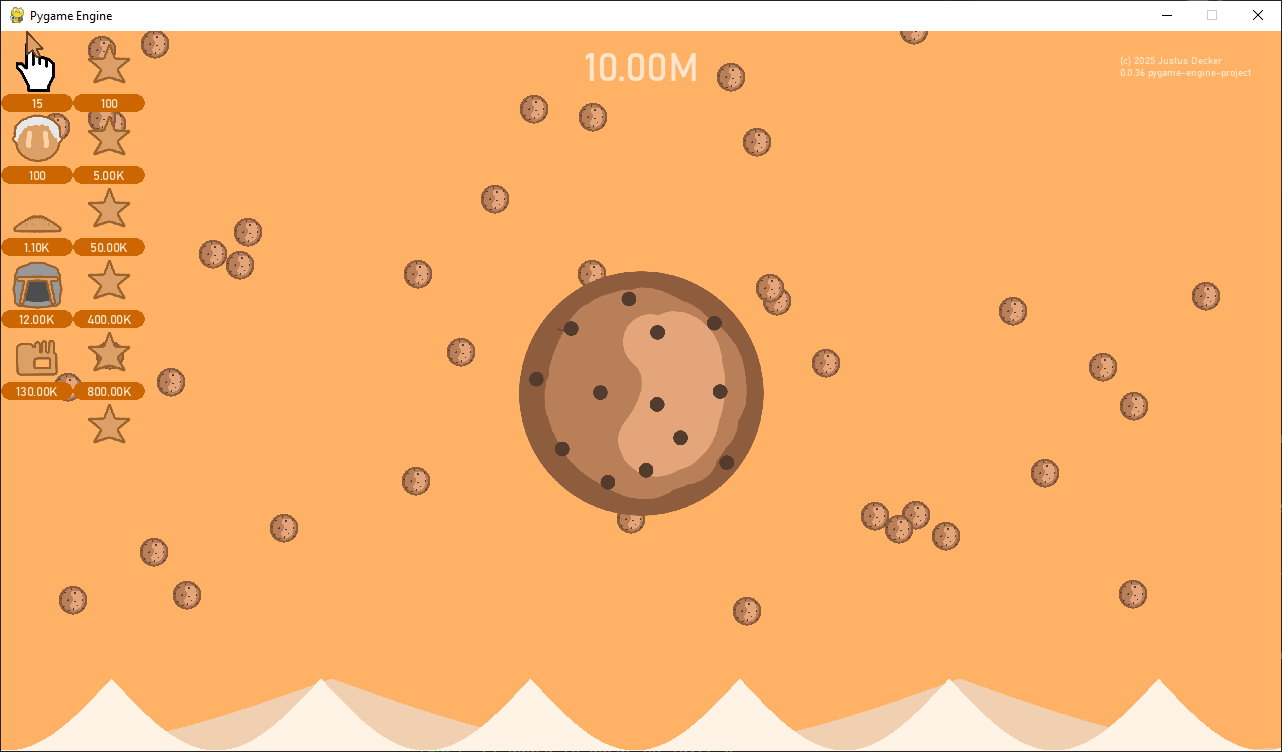Purchase the star upgrade priced at 50.00K
The height and width of the screenshot is (752, 1282).
click(x=109, y=209)
